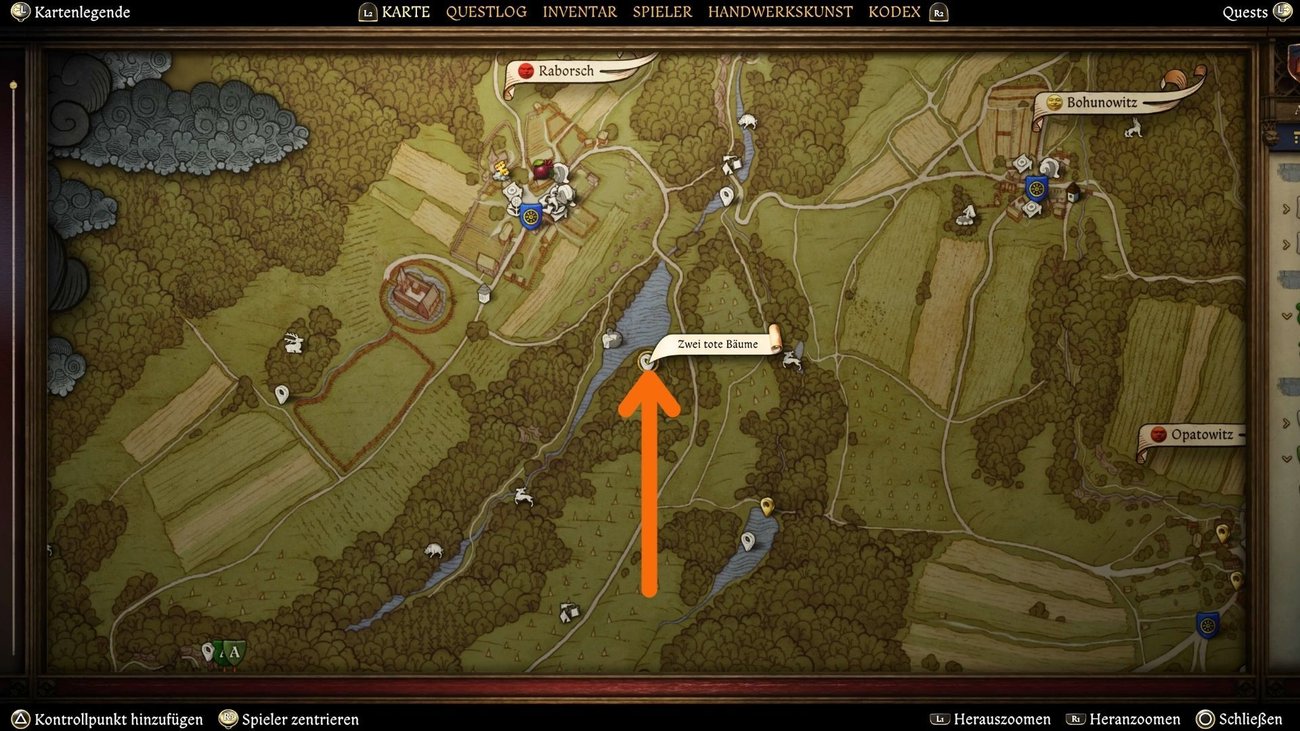Click the shield crest in the bottom-right corner
Image resolution: width=1300 pixels, height=731 pixels.
point(1205,623)
